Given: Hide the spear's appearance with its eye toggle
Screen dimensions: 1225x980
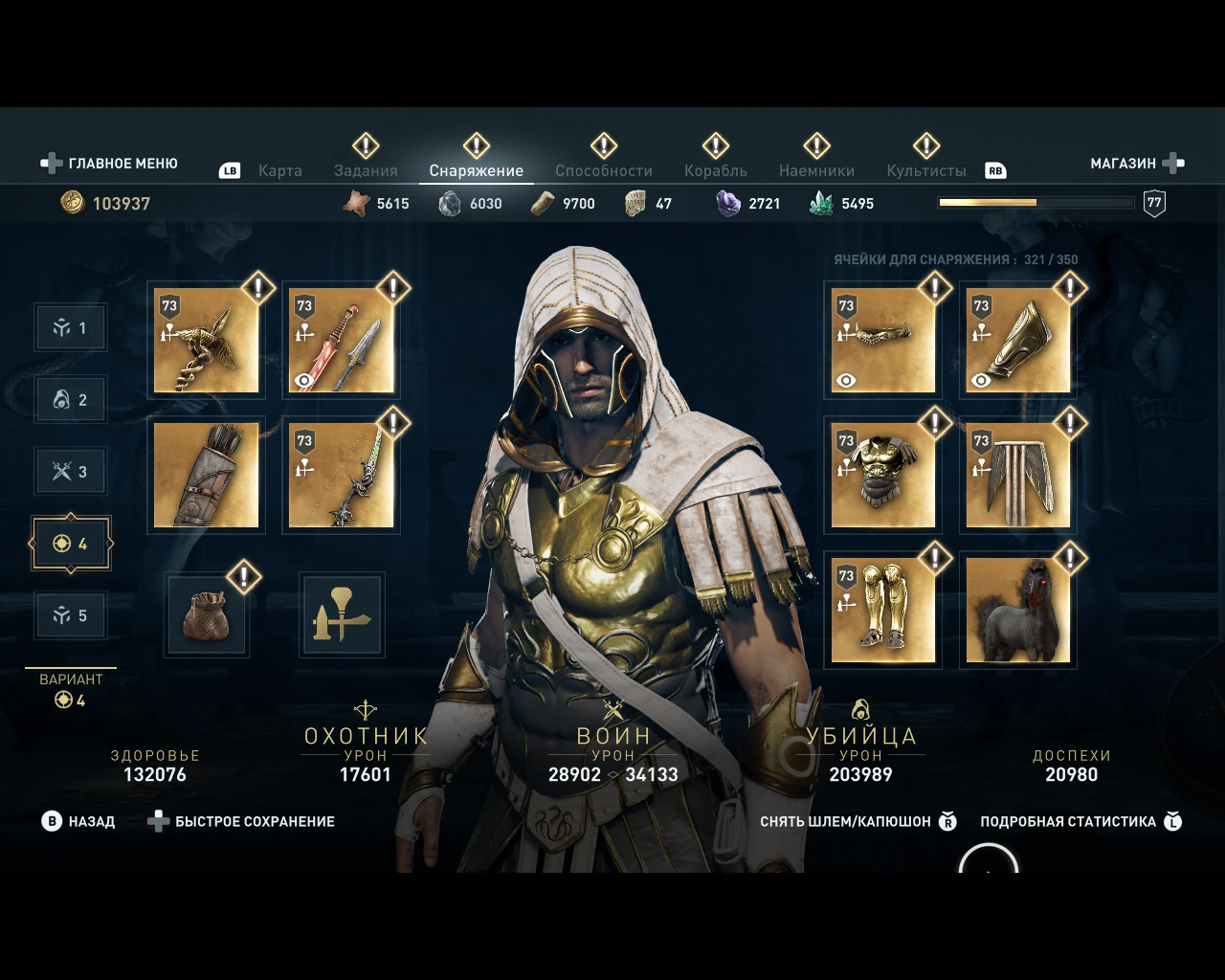Looking at the screenshot, I should tap(304, 381).
